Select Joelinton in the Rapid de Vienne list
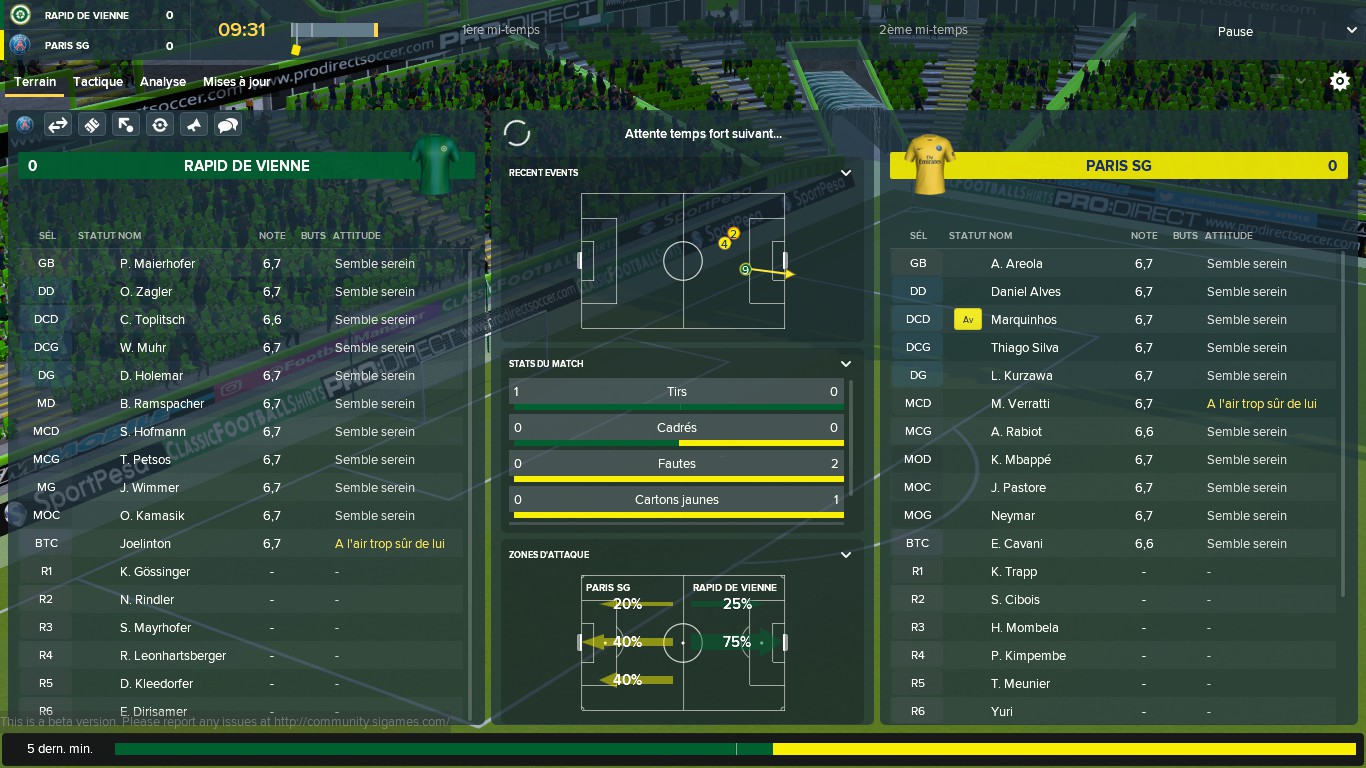 point(145,544)
